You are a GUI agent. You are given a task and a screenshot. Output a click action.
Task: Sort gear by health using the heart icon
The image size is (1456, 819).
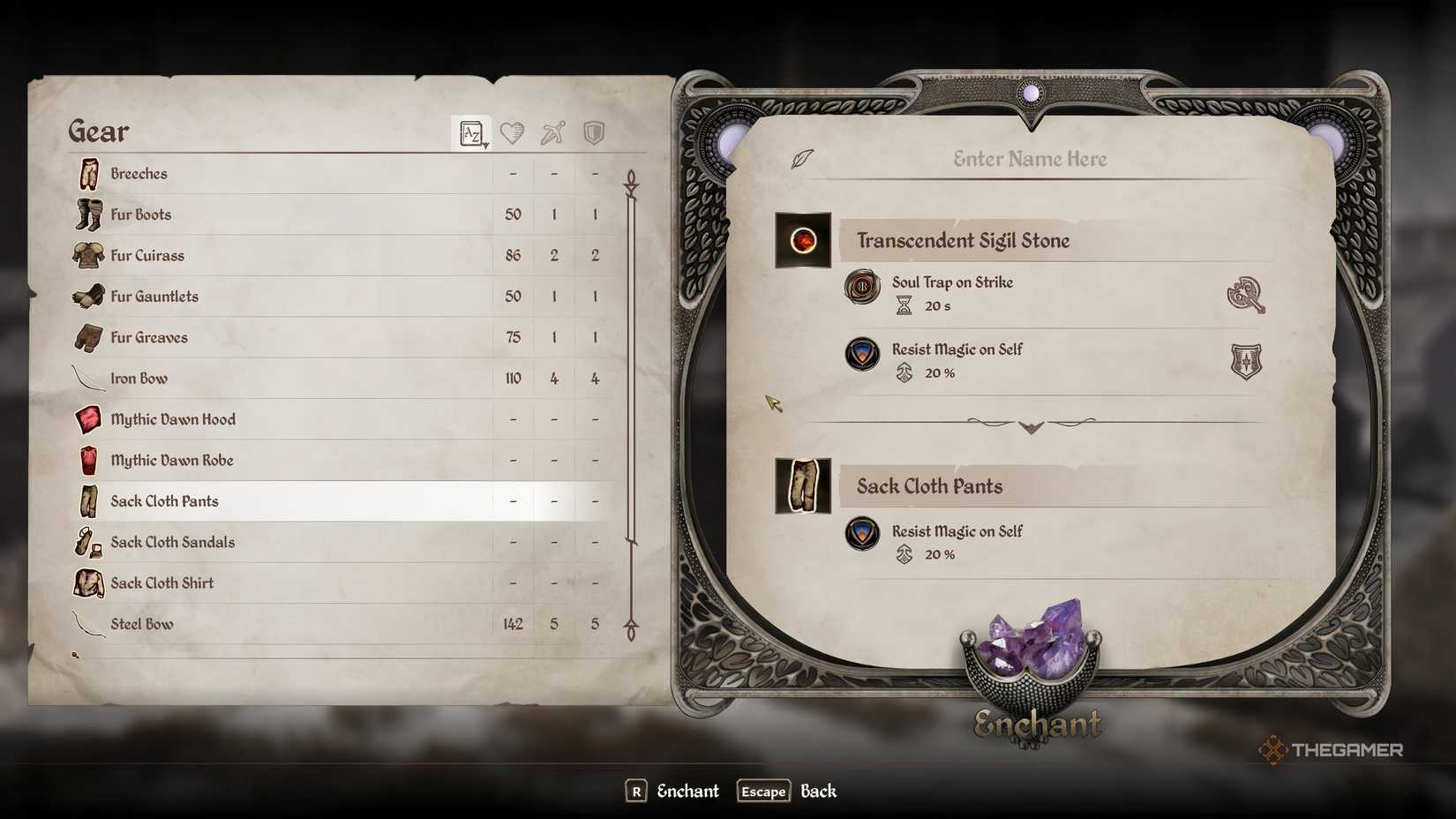click(512, 132)
